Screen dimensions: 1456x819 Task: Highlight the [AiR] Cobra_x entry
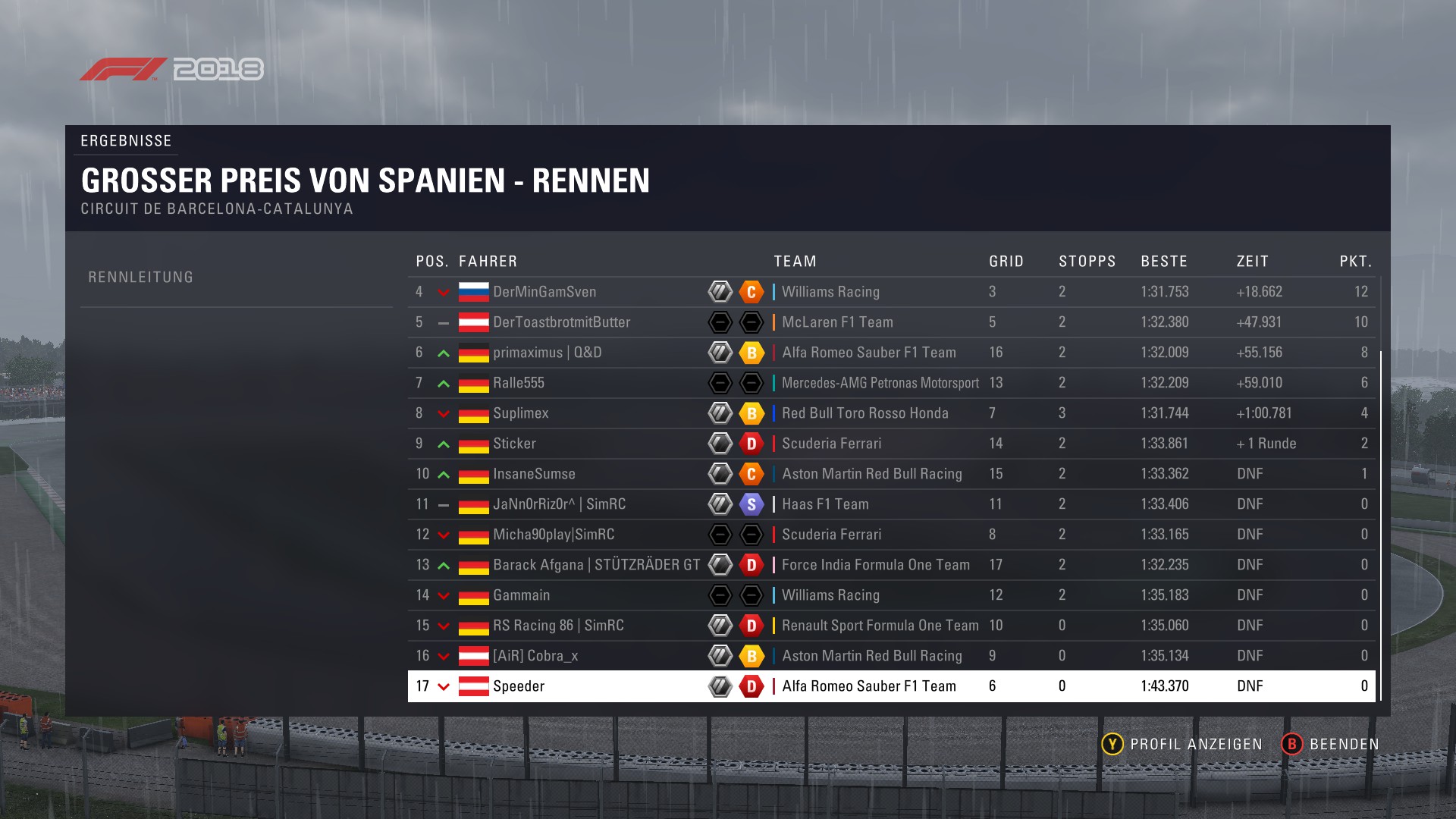pyautogui.click(x=535, y=656)
